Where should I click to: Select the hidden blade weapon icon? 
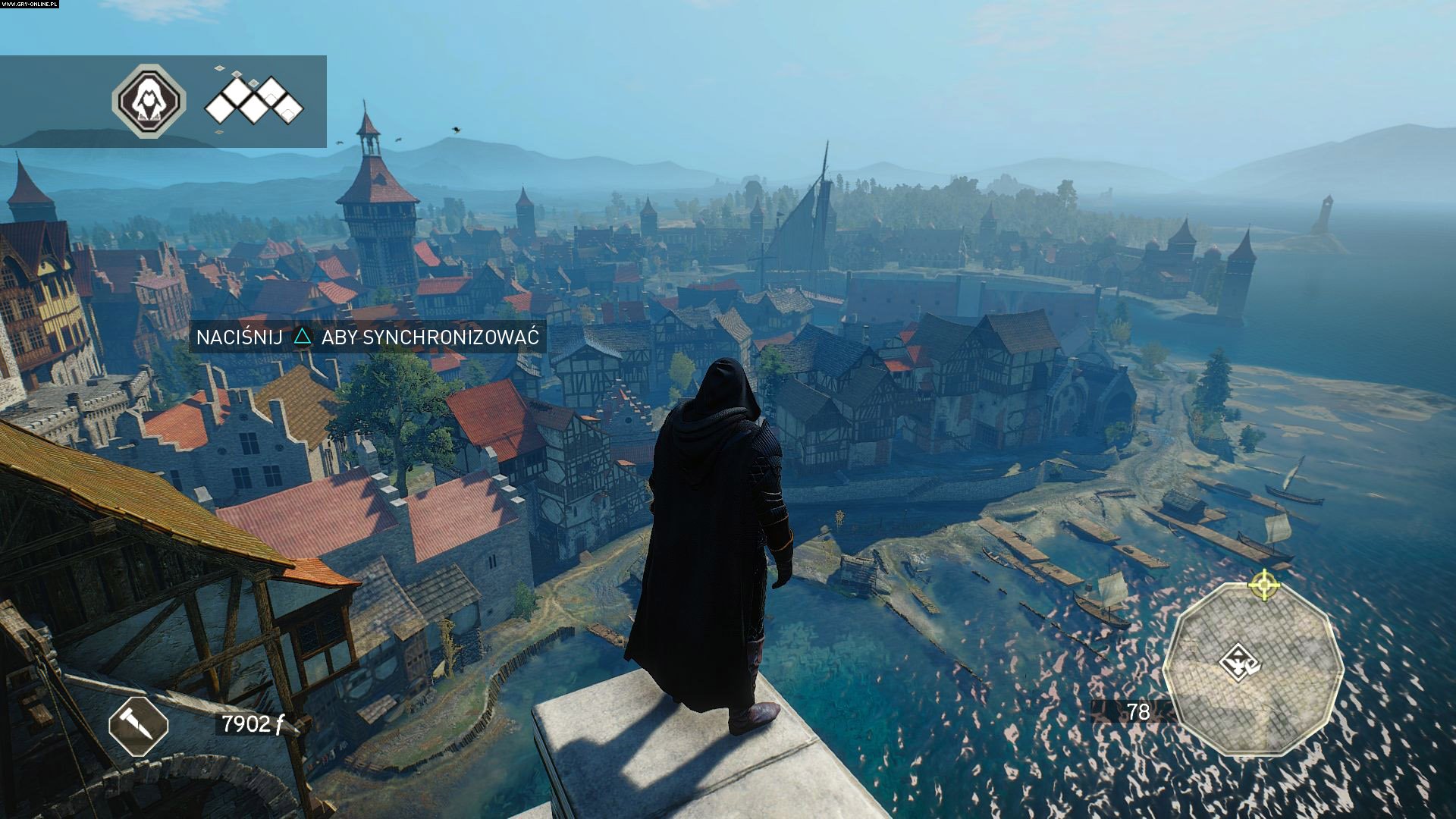(138, 726)
